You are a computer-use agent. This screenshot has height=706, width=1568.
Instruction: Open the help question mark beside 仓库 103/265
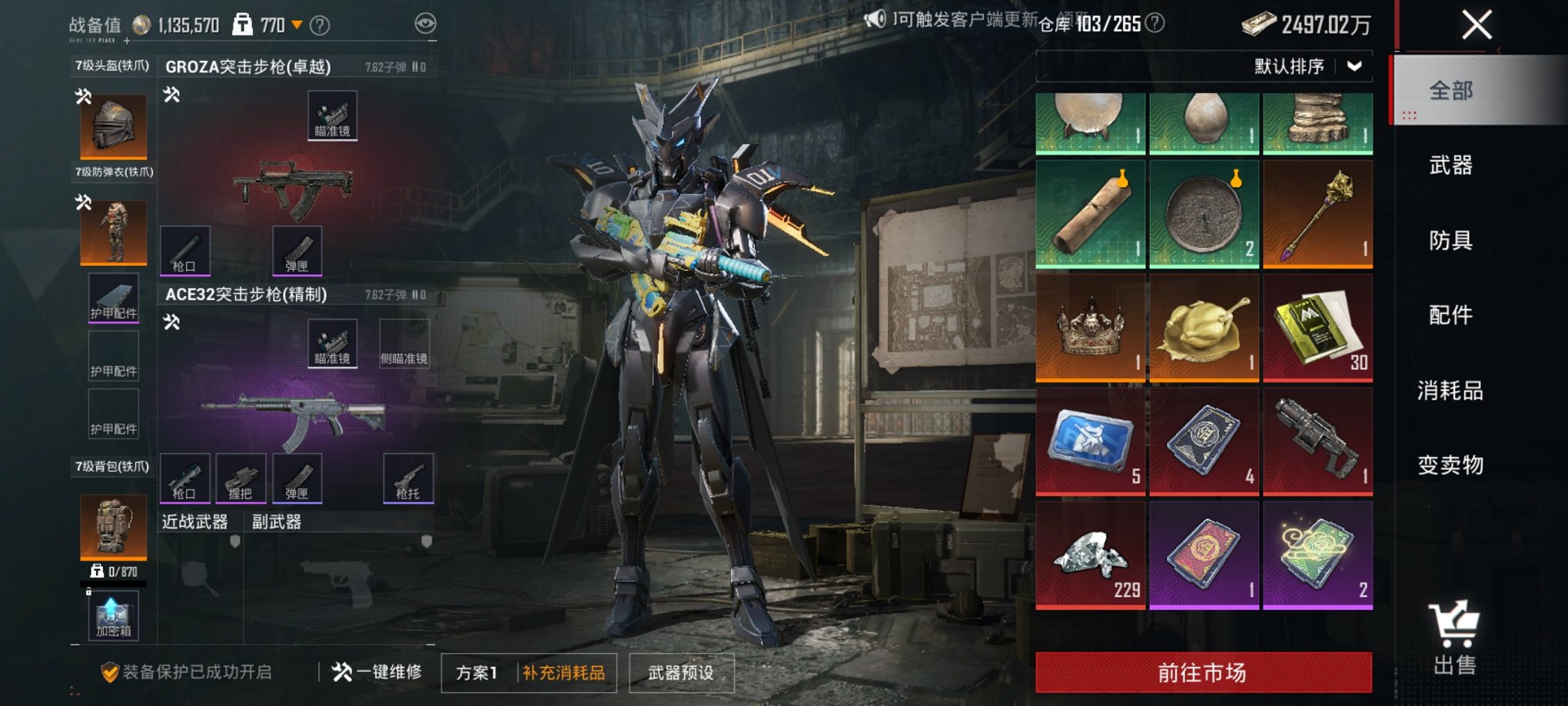tap(1154, 23)
